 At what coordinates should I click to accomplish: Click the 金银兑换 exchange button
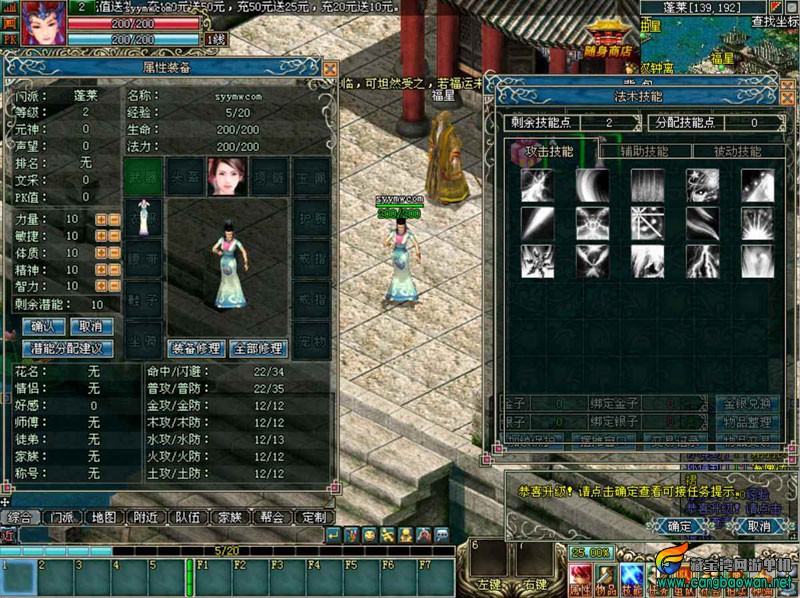747,404
